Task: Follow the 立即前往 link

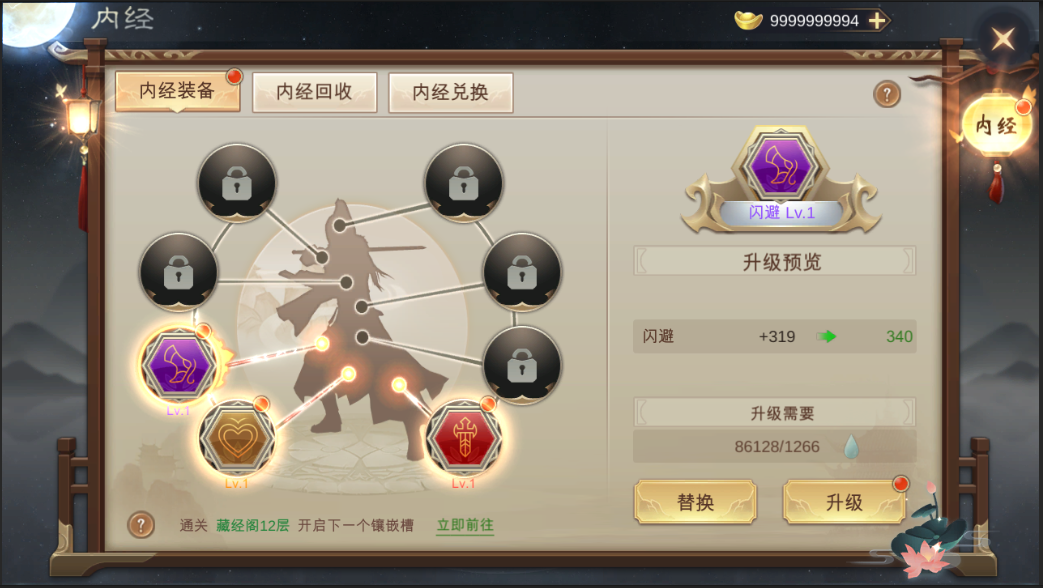Action: click(464, 525)
